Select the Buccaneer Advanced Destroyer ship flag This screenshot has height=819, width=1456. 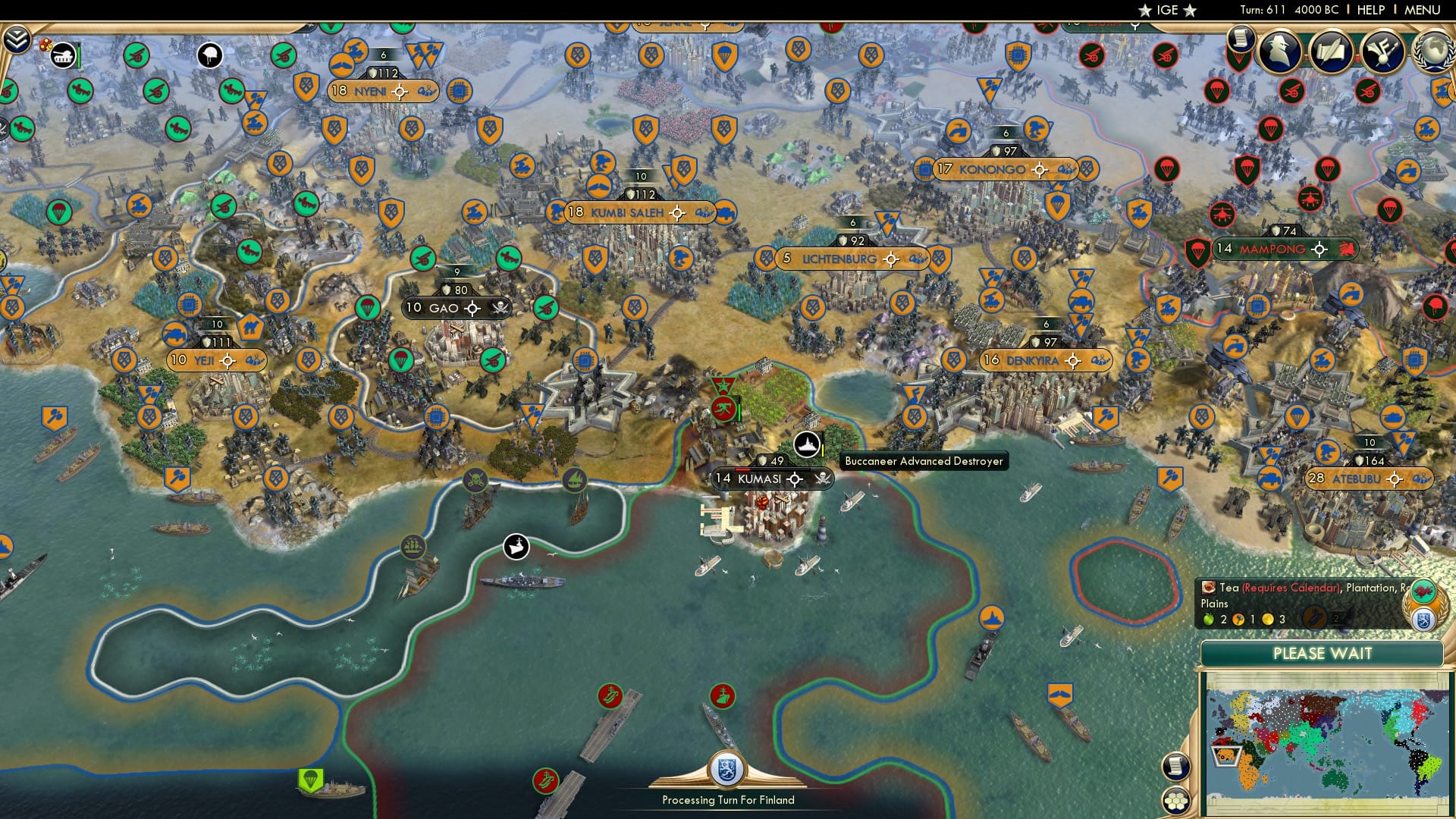807,444
